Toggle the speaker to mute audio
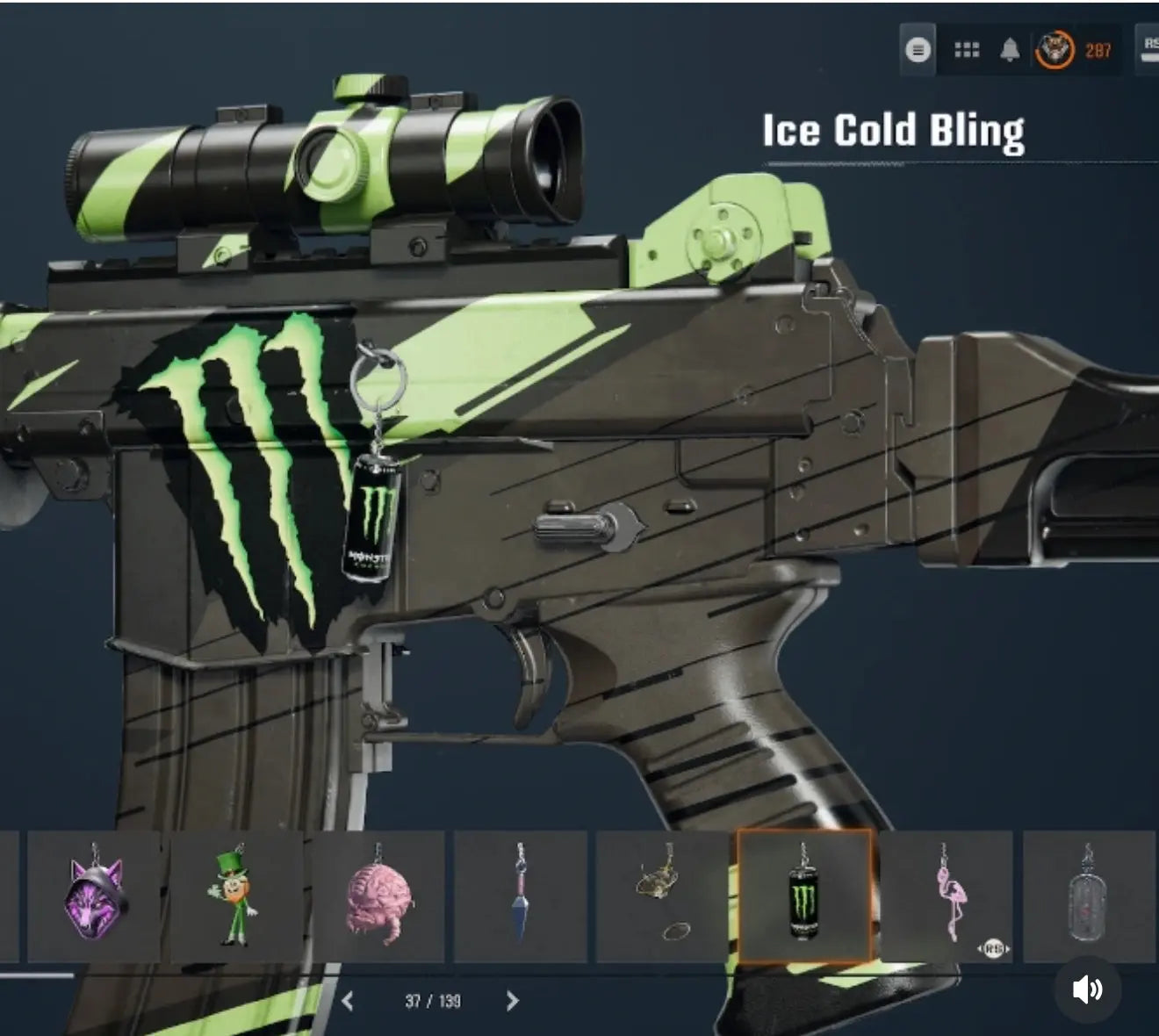Viewport: 1159px width, 1036px height. click(x=1087, y=990)
